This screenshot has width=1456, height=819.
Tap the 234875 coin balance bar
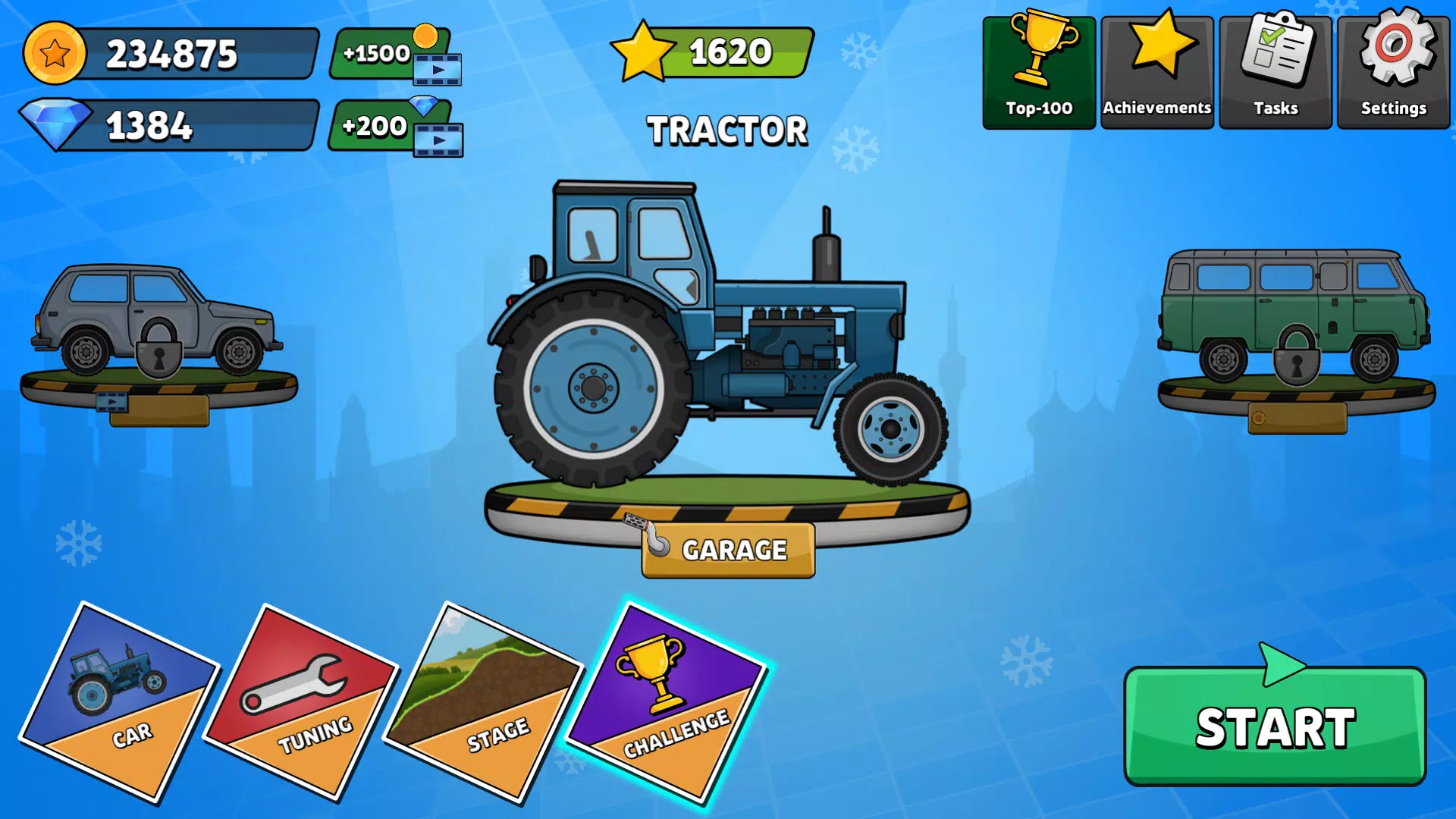point(171,55)
